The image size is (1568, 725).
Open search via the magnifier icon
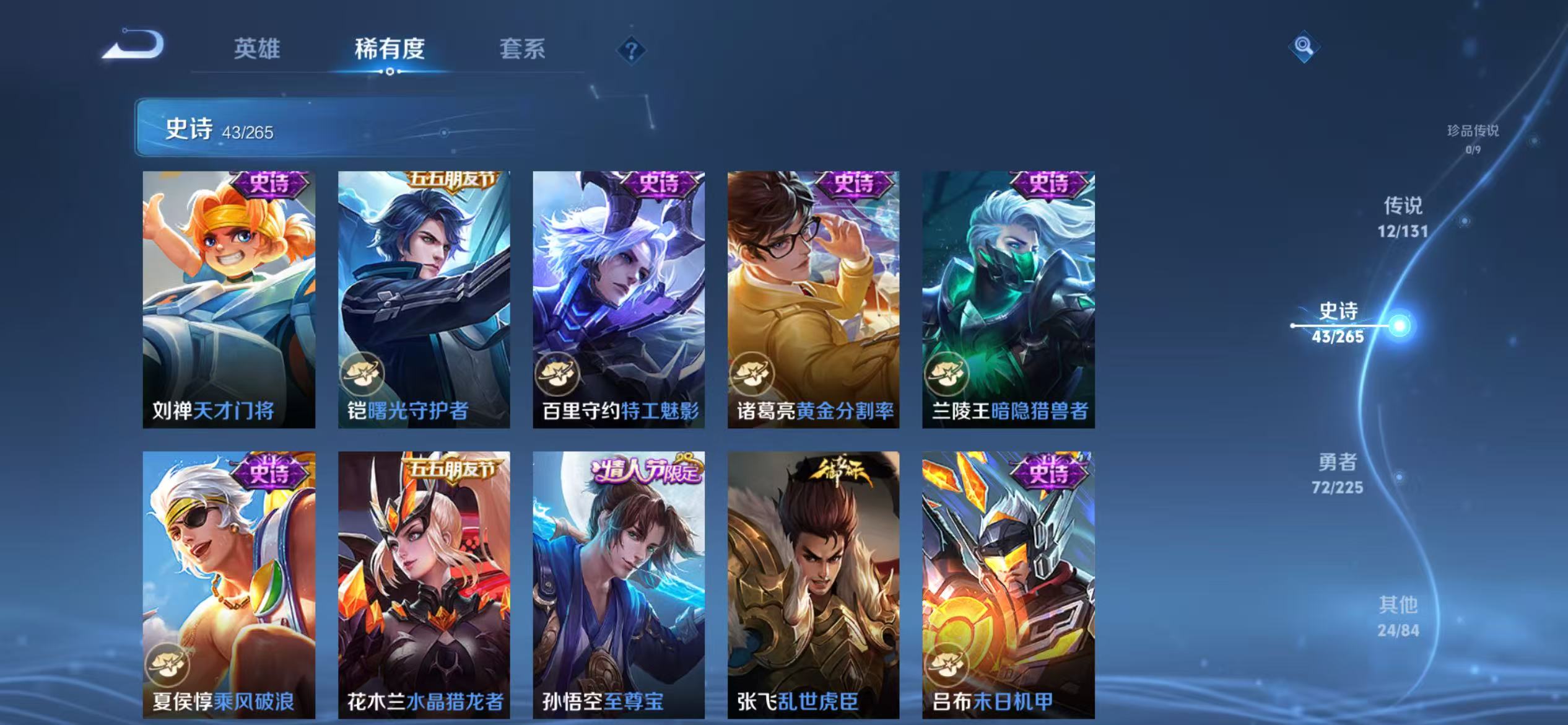pyautogui.click(x=1305, y=46)
